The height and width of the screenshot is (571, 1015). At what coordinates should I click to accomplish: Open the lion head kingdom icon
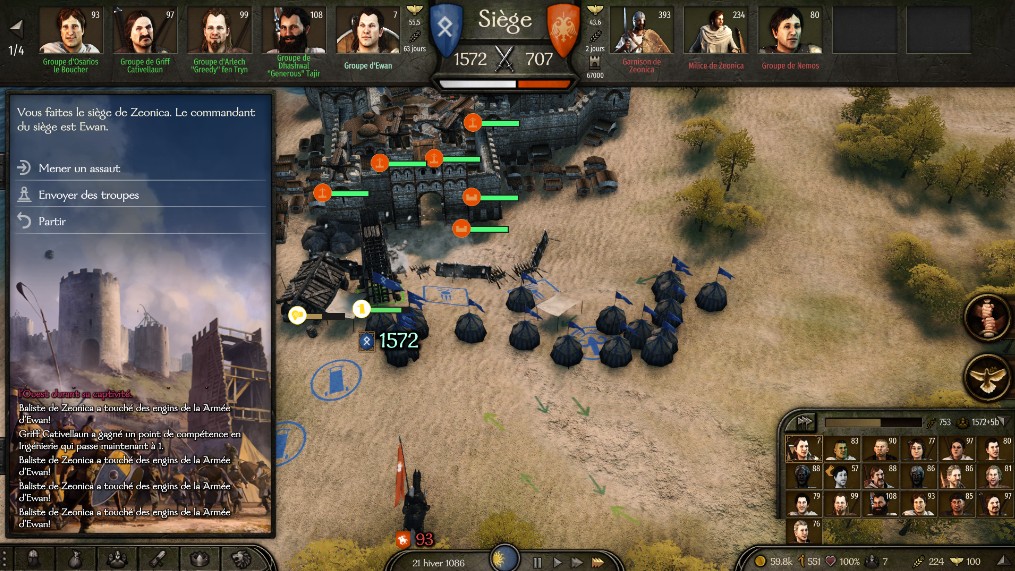pyautogui.click(x=240, y=558)
